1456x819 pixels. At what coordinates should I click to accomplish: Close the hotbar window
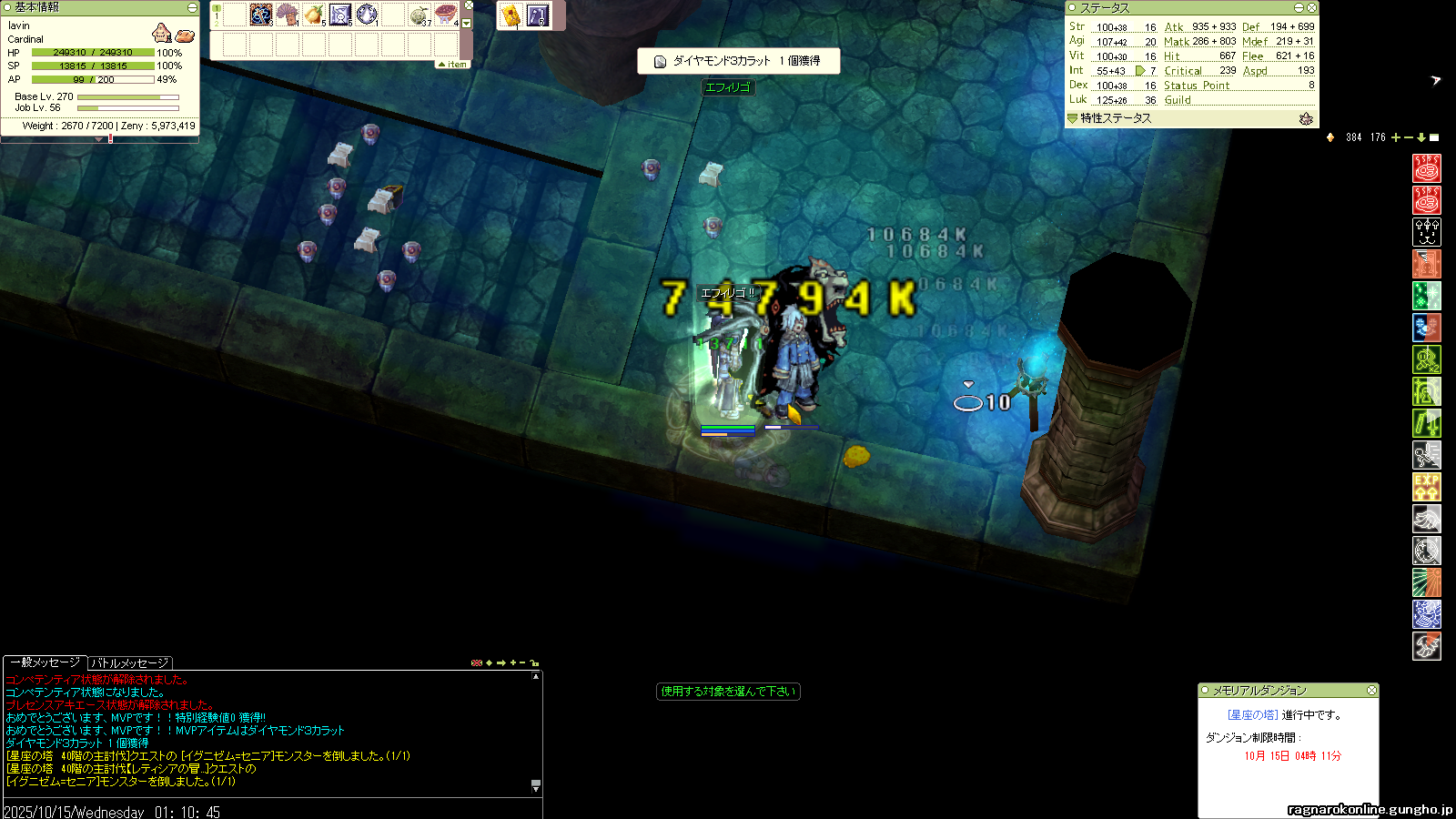[x=469, y=5]
